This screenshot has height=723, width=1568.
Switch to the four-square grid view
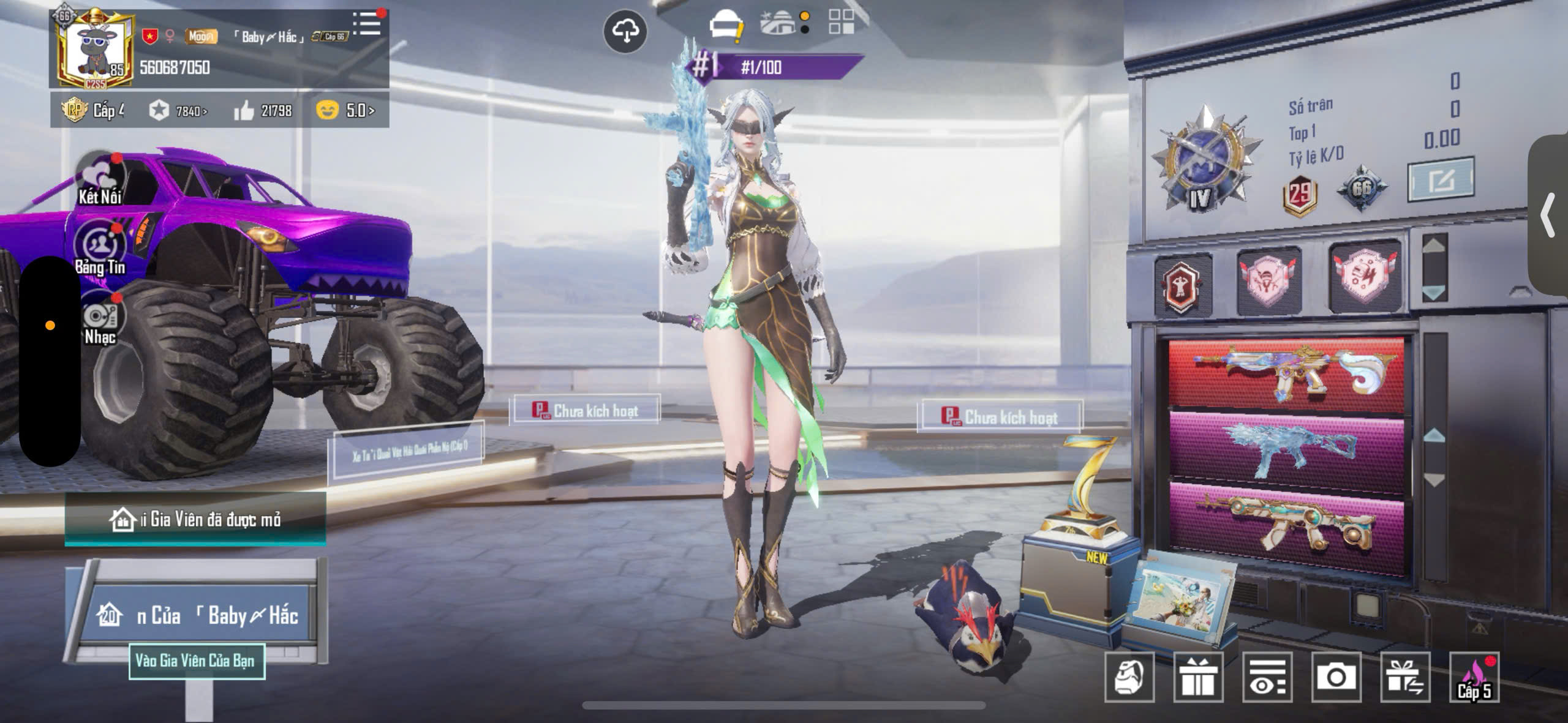[x=841, y=22]
